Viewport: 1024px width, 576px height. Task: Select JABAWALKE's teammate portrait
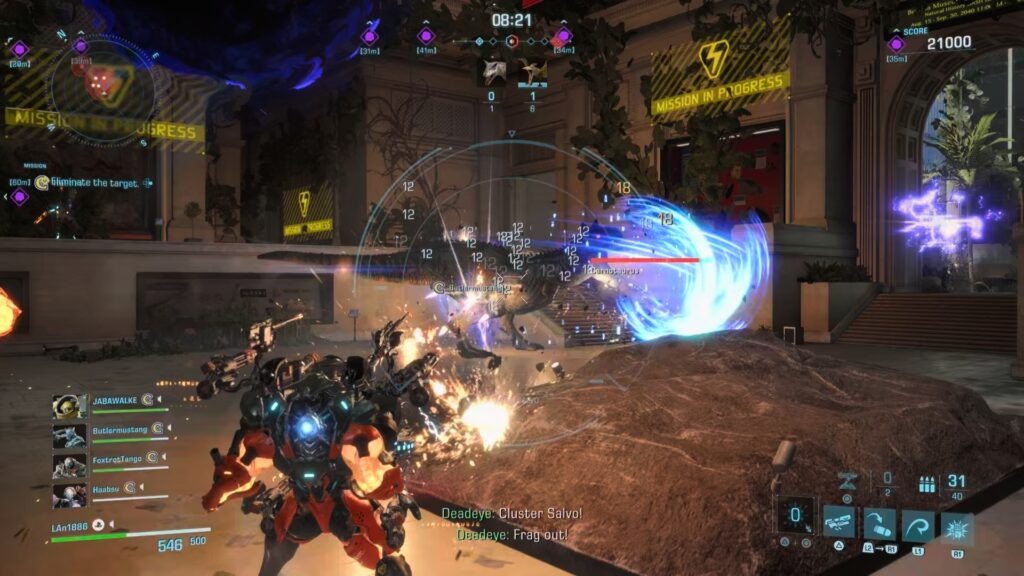69,404
